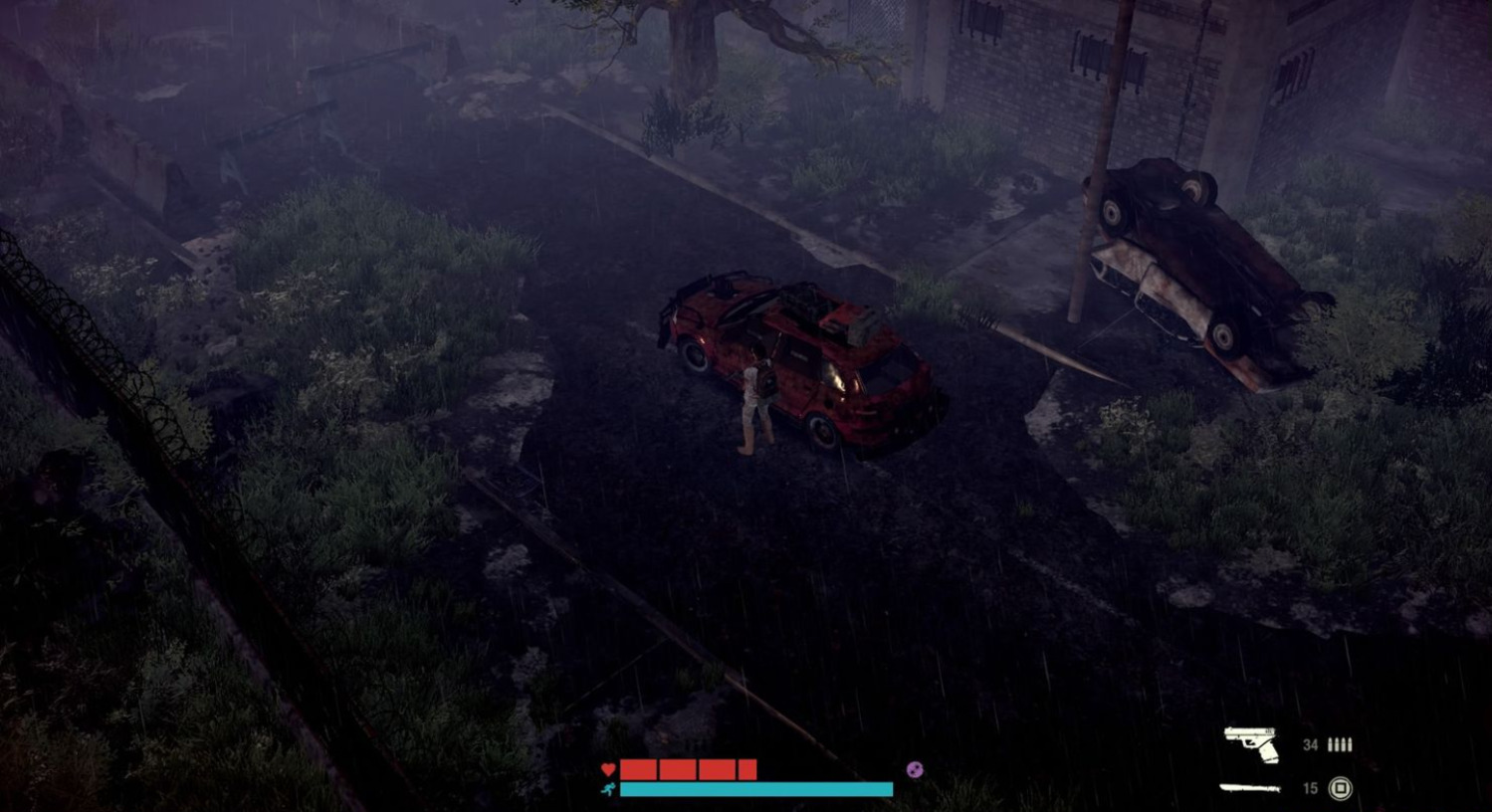The width and height of the screenshot is (1492, 812).
Task: Select the pistol weapon icon
Action: (1251, 743)
